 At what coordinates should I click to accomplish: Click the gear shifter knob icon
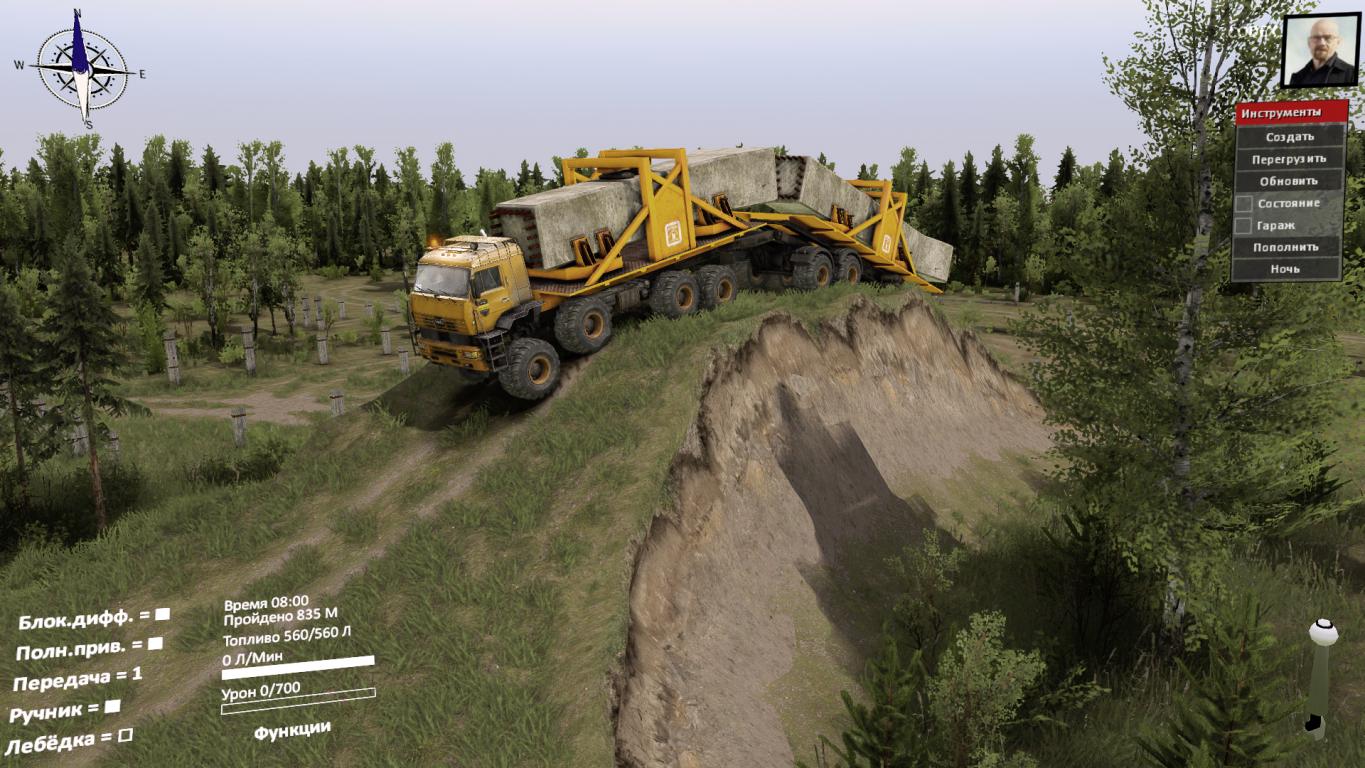click(x=1323, y=633)
